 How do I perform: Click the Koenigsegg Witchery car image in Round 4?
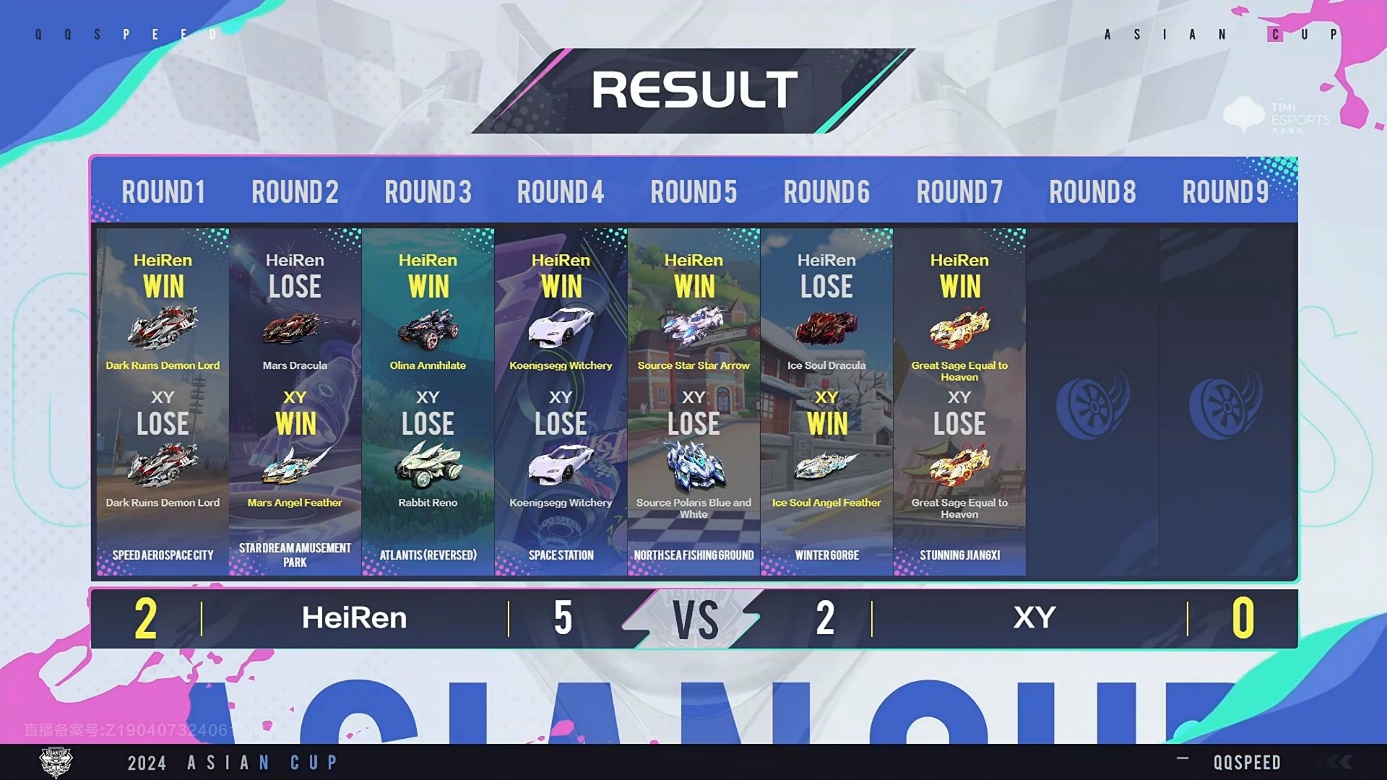(561, 328)
